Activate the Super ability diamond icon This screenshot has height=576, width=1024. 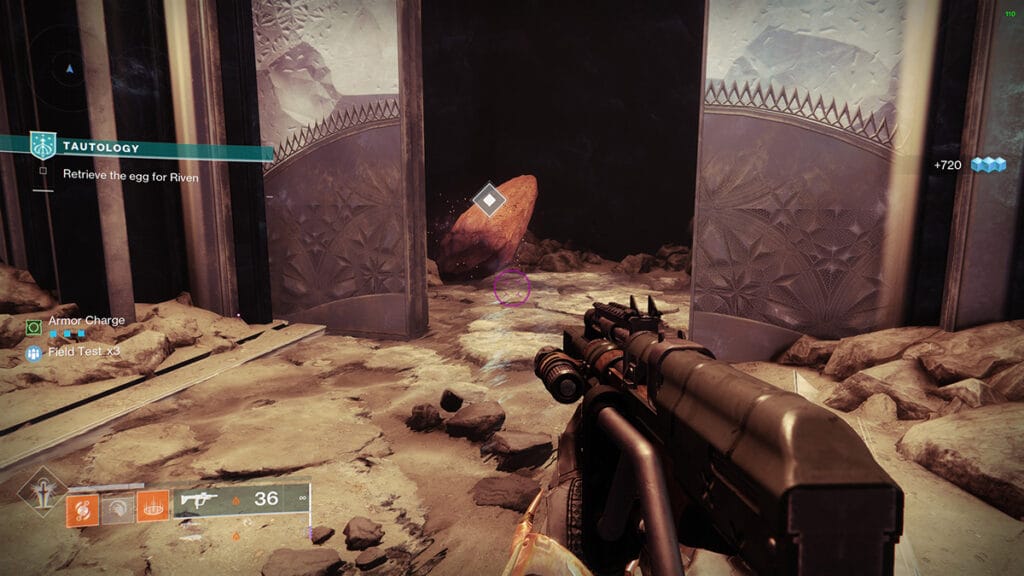[41, 491]
